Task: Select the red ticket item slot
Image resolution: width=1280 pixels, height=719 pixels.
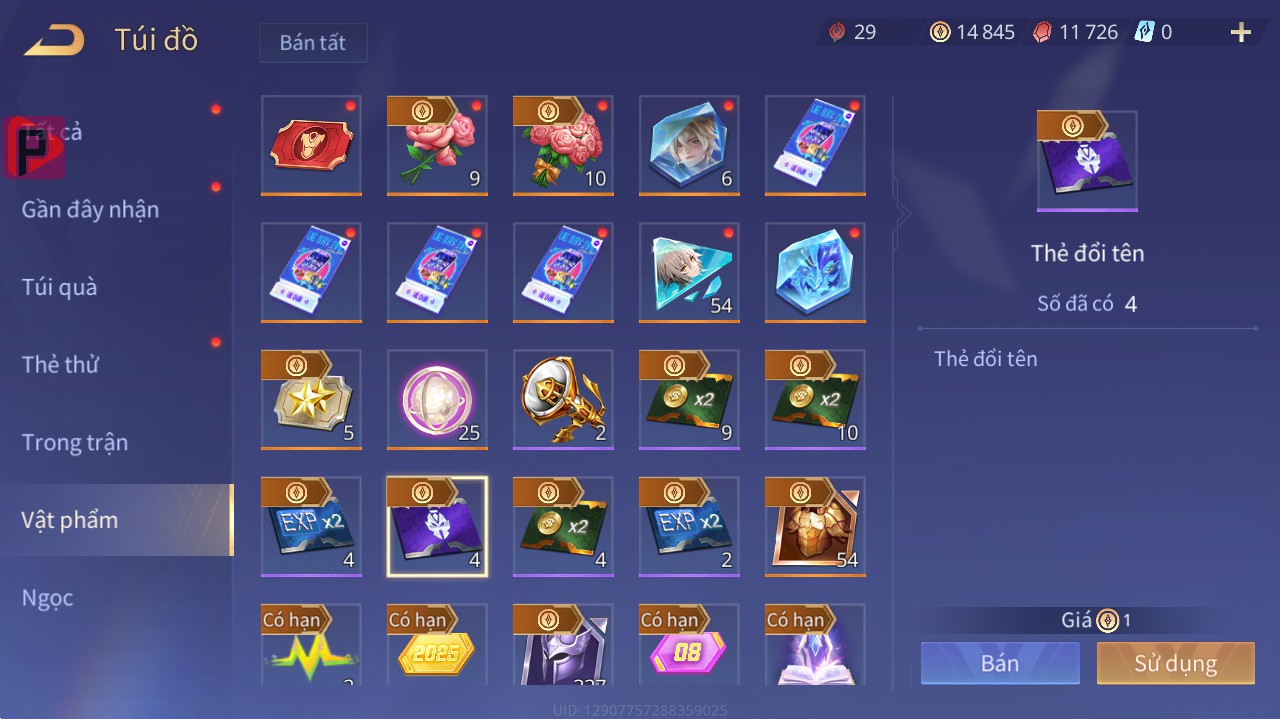Action: click(x=311, y=145)
